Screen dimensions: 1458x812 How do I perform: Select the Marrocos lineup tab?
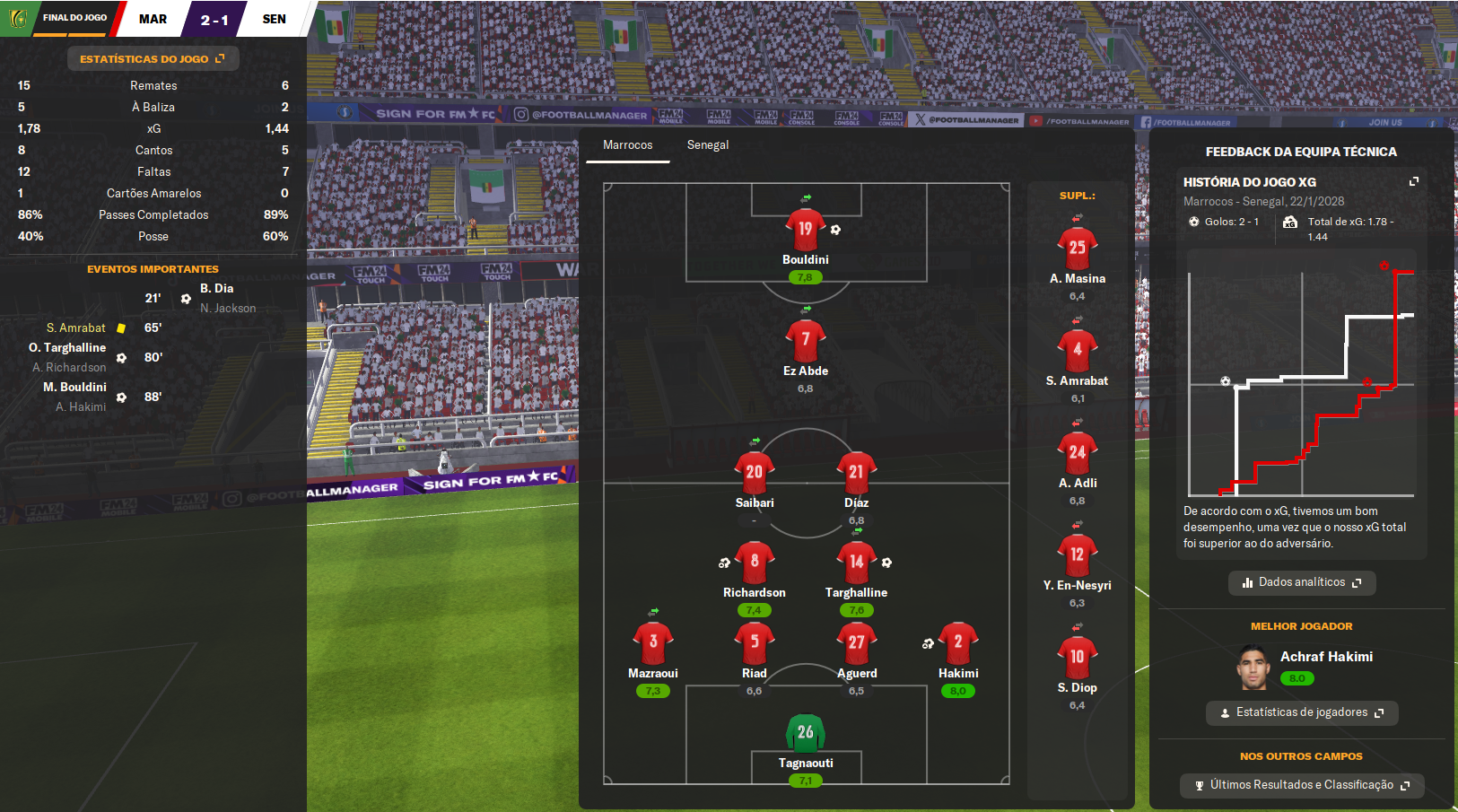(627, 145)
